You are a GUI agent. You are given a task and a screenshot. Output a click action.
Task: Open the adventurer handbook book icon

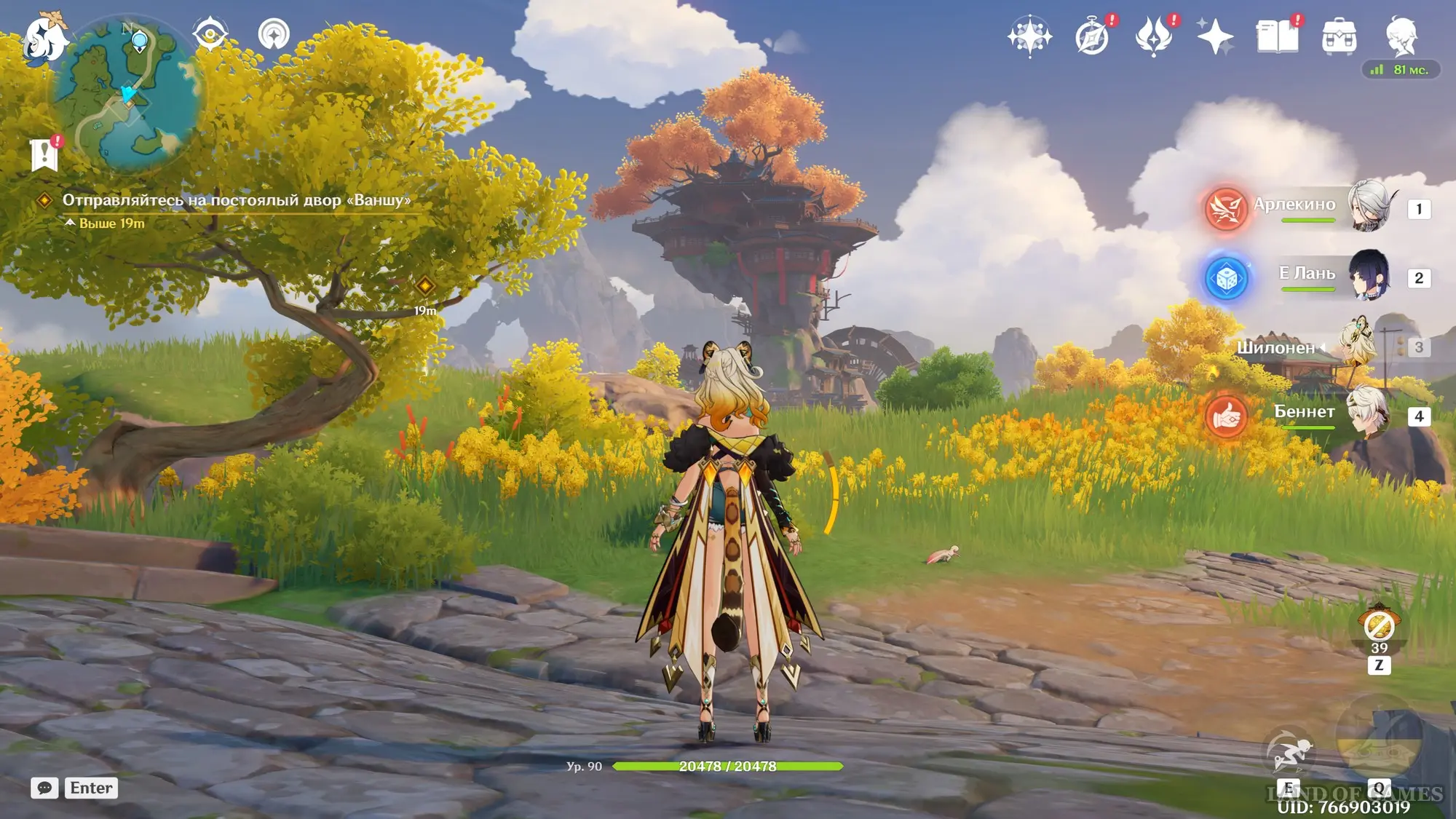pos(1277,36)
